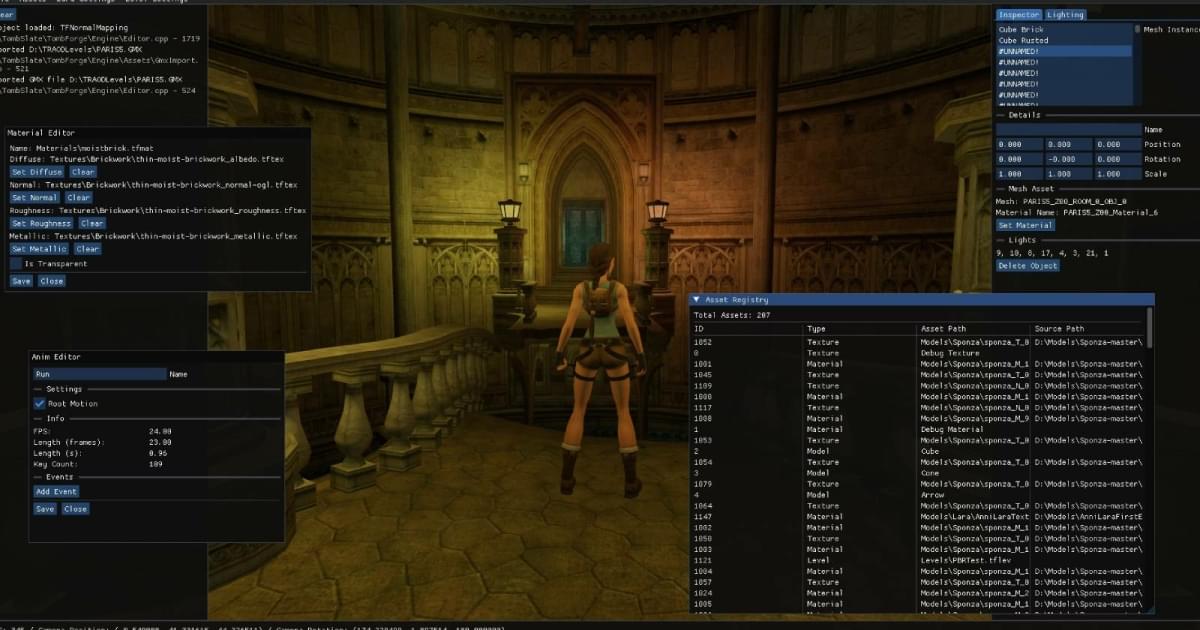
Task: Toggle the Root Motion checkbox
Action: point(40,404)
